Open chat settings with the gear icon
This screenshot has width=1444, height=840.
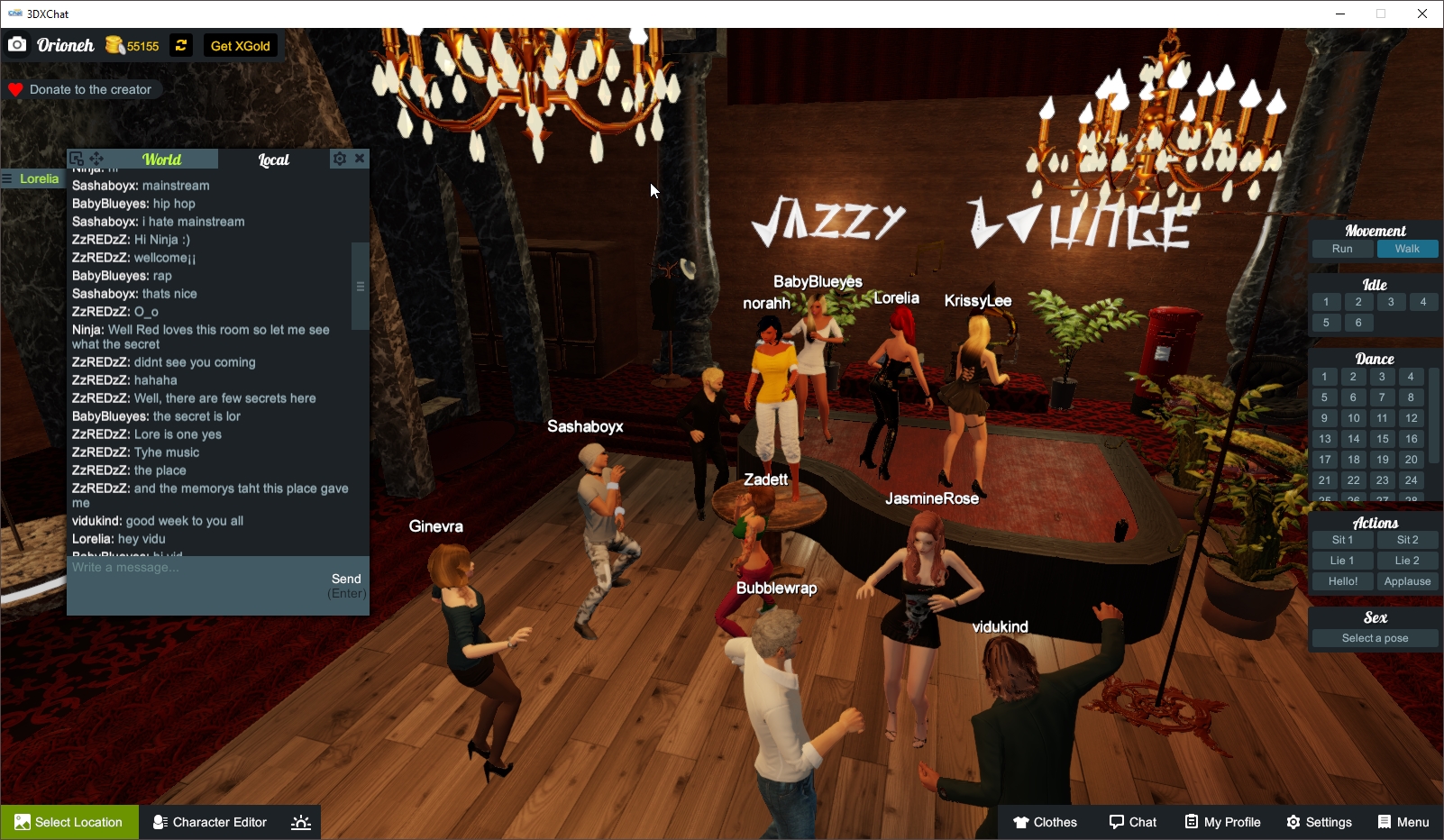coord(338,158)
